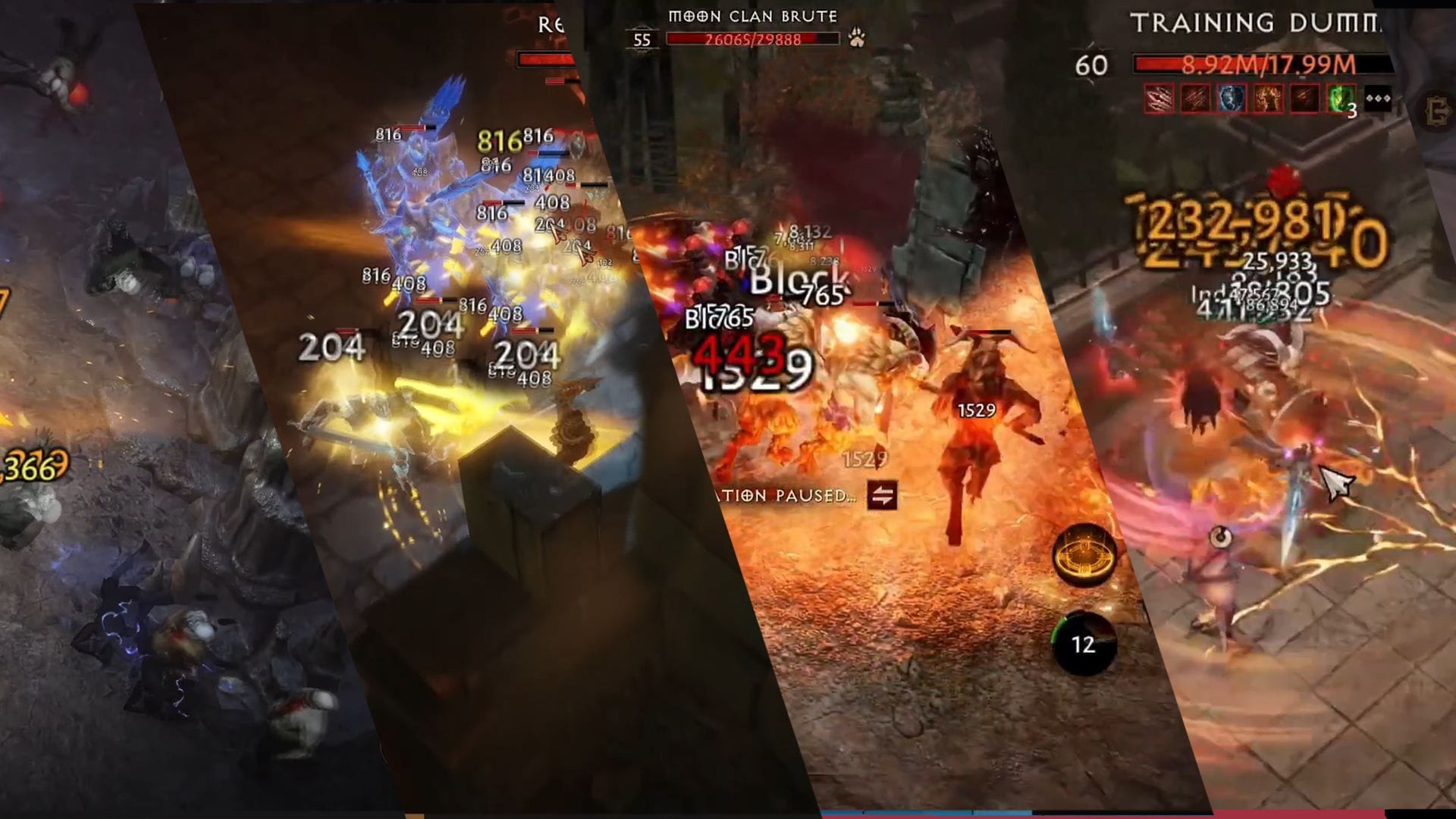Click the fiery armor debuff icon
The height and width of the screenshot is (819, 1456).
[1266, 98]
